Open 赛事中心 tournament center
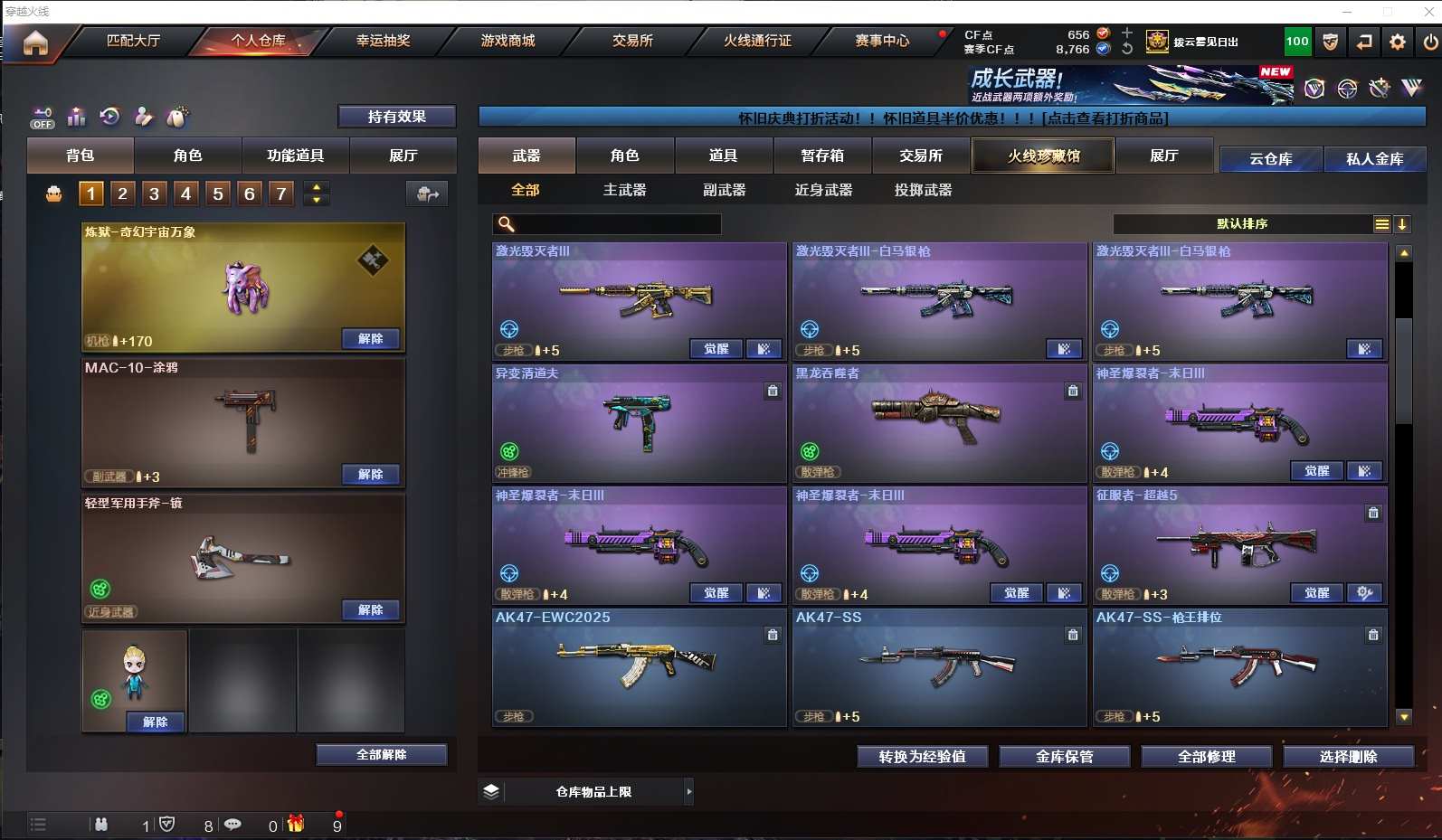 (882, 41)
